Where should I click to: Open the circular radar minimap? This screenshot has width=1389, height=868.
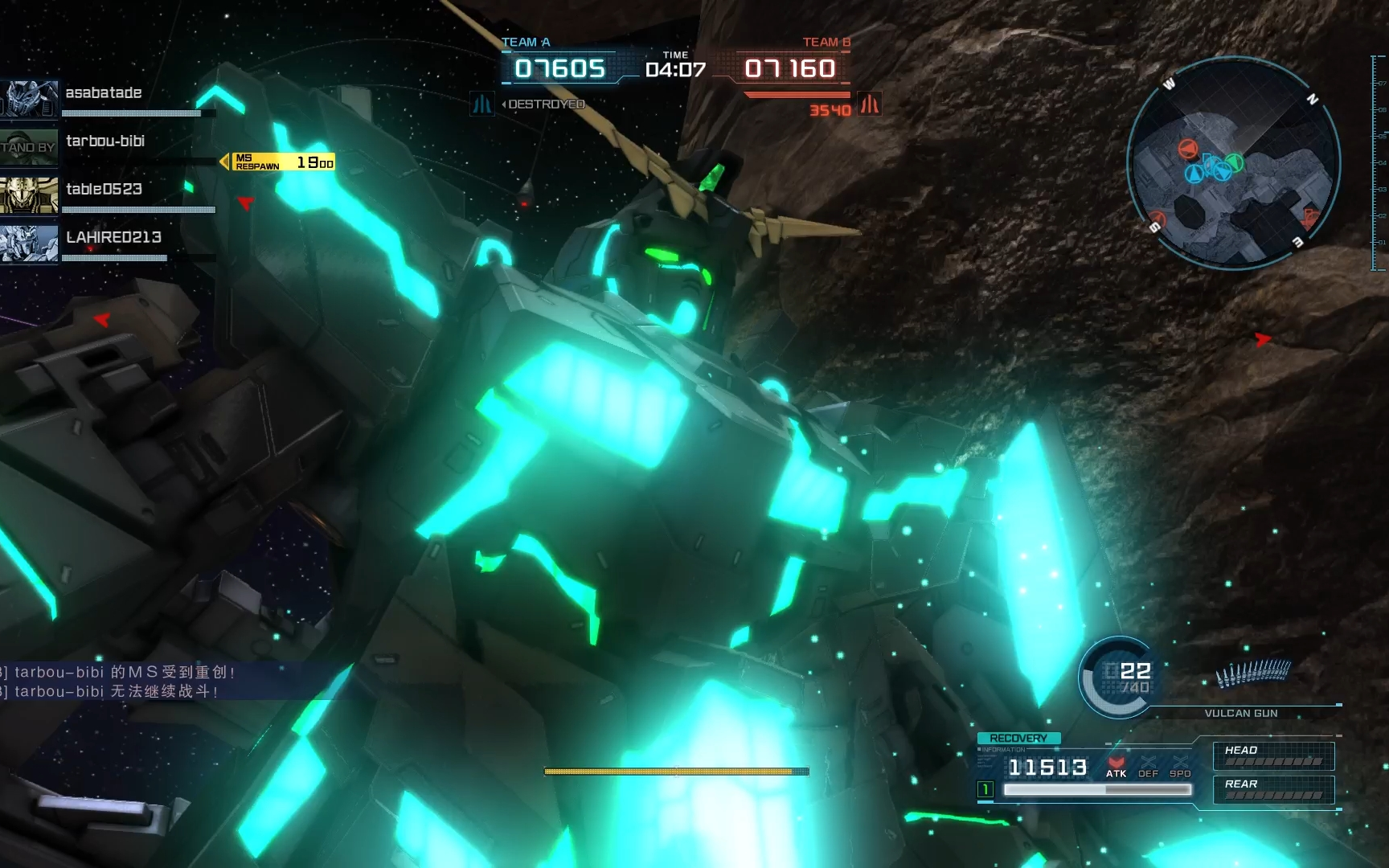coord(1233,162)
